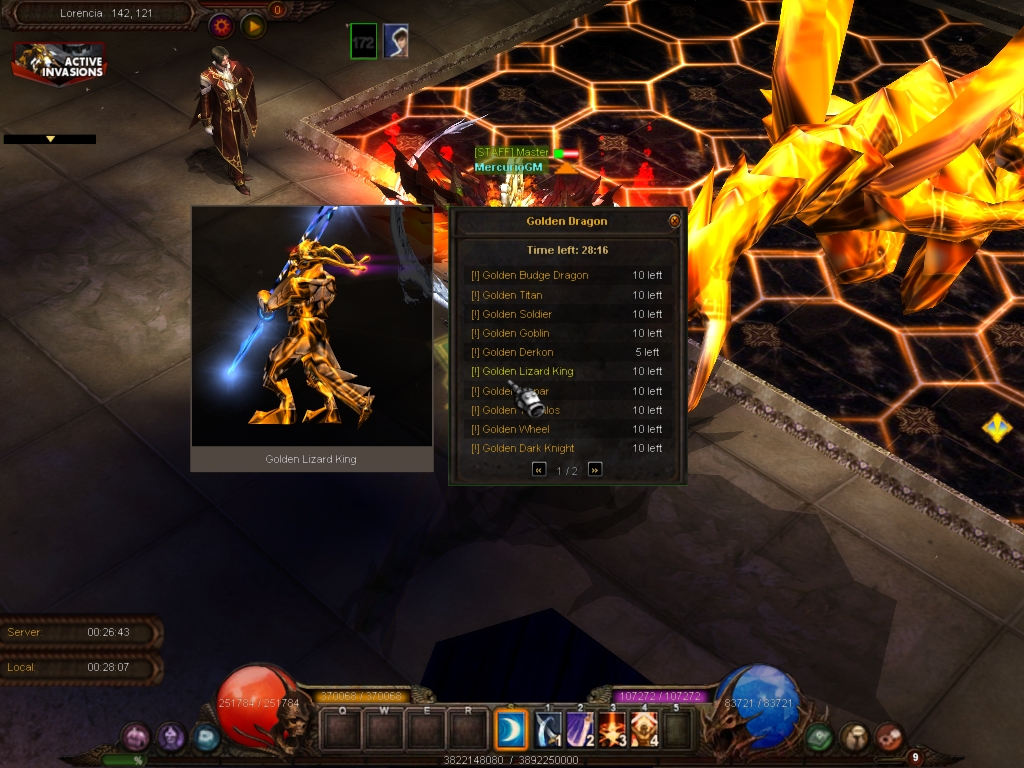Click the yellow play arrow button

(253, 26)
